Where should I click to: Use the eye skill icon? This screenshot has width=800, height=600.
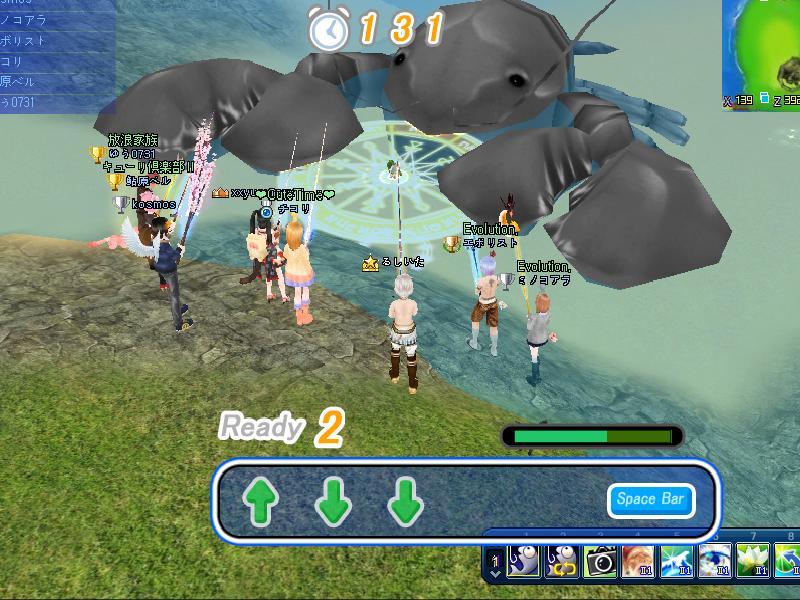tap(713, 562)
